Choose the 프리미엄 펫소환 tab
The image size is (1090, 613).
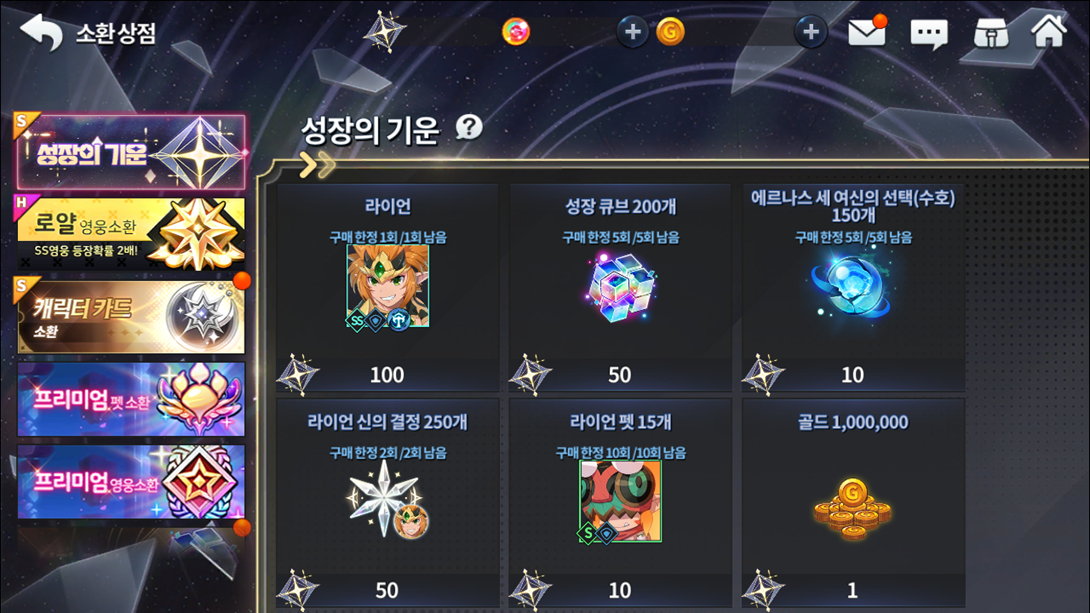[x=130, y=399]
